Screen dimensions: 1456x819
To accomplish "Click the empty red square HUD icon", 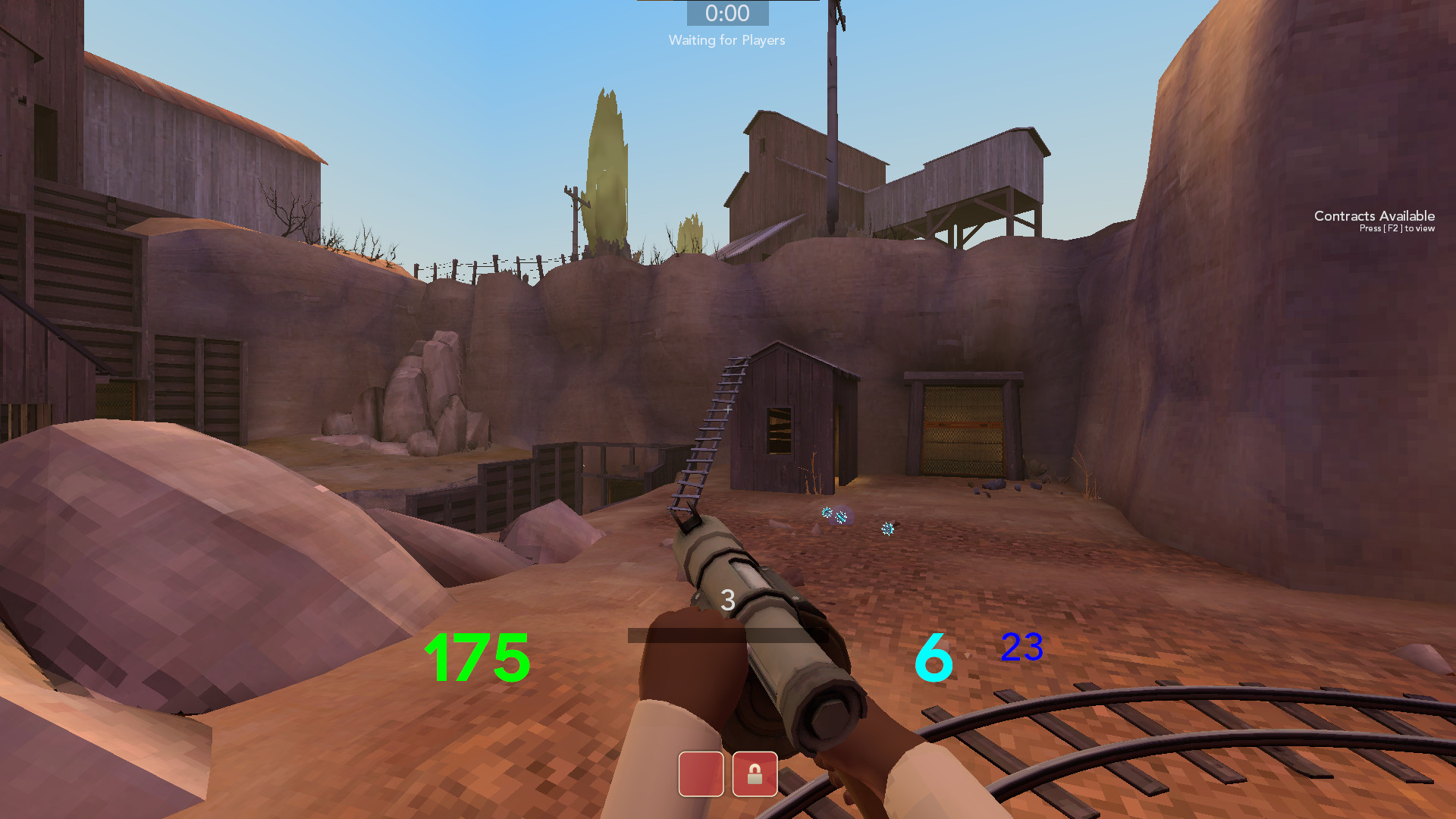I will pyautogui.click(x=700, y=774).
